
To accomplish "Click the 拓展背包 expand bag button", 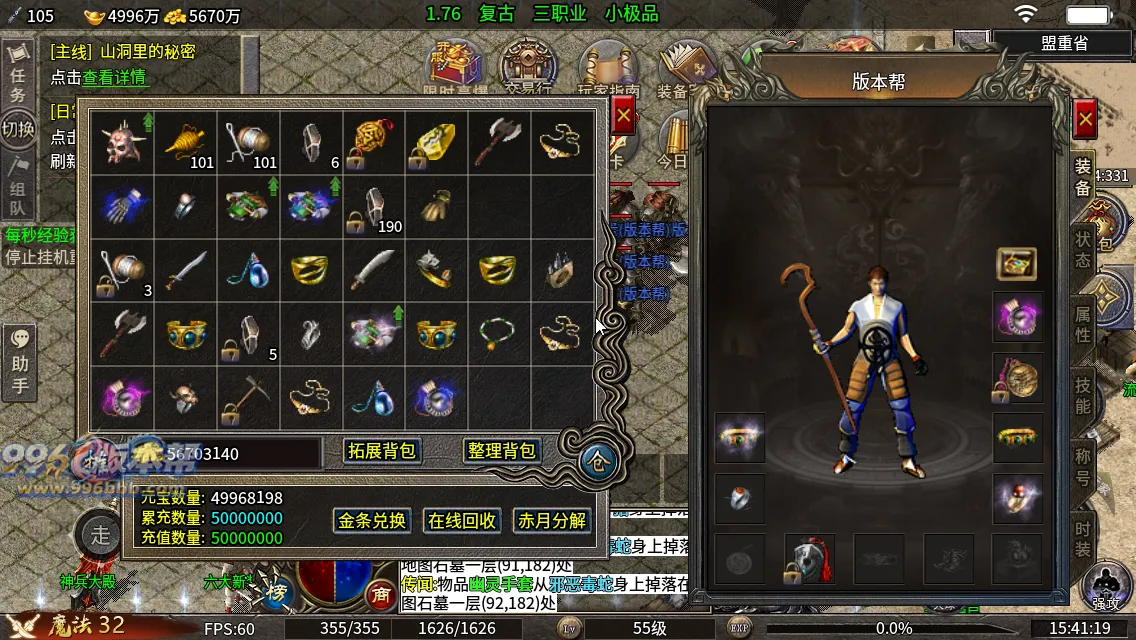I will tap(381, 451).
